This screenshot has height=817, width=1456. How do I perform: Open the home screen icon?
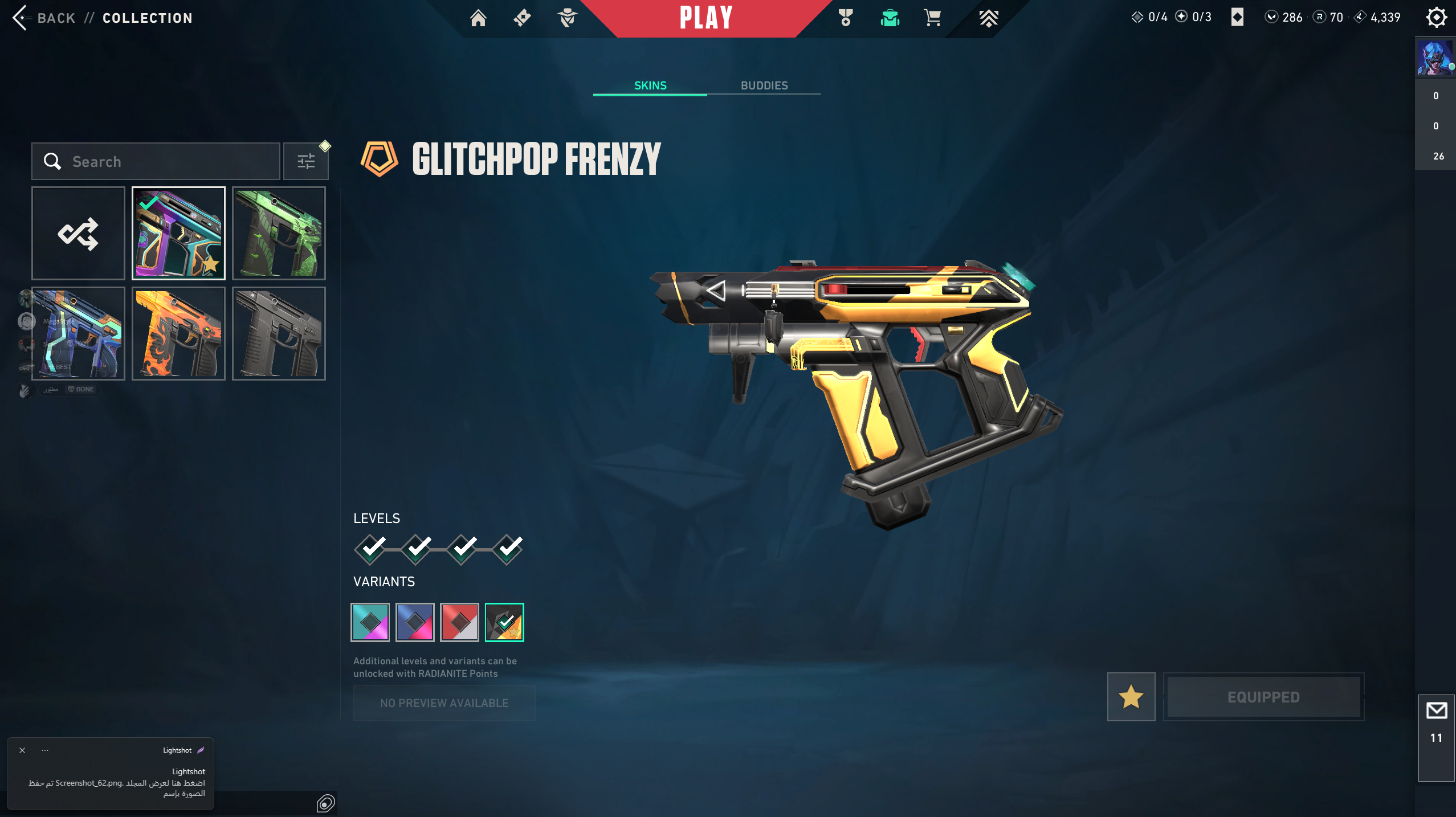pyautogui.click(x=478, y=18)
